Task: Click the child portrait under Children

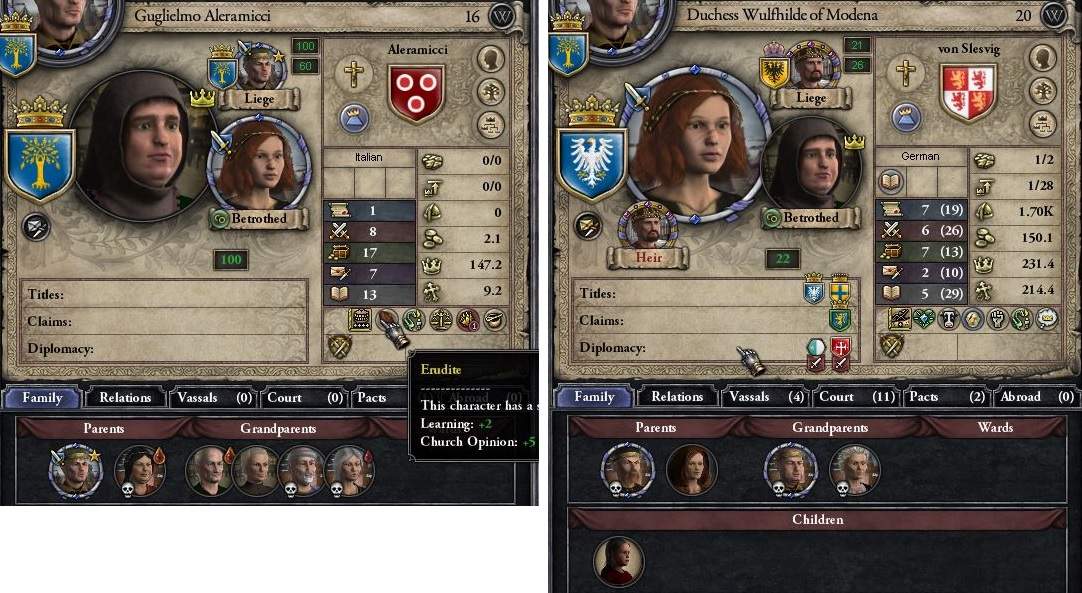Action: (618, 562)
